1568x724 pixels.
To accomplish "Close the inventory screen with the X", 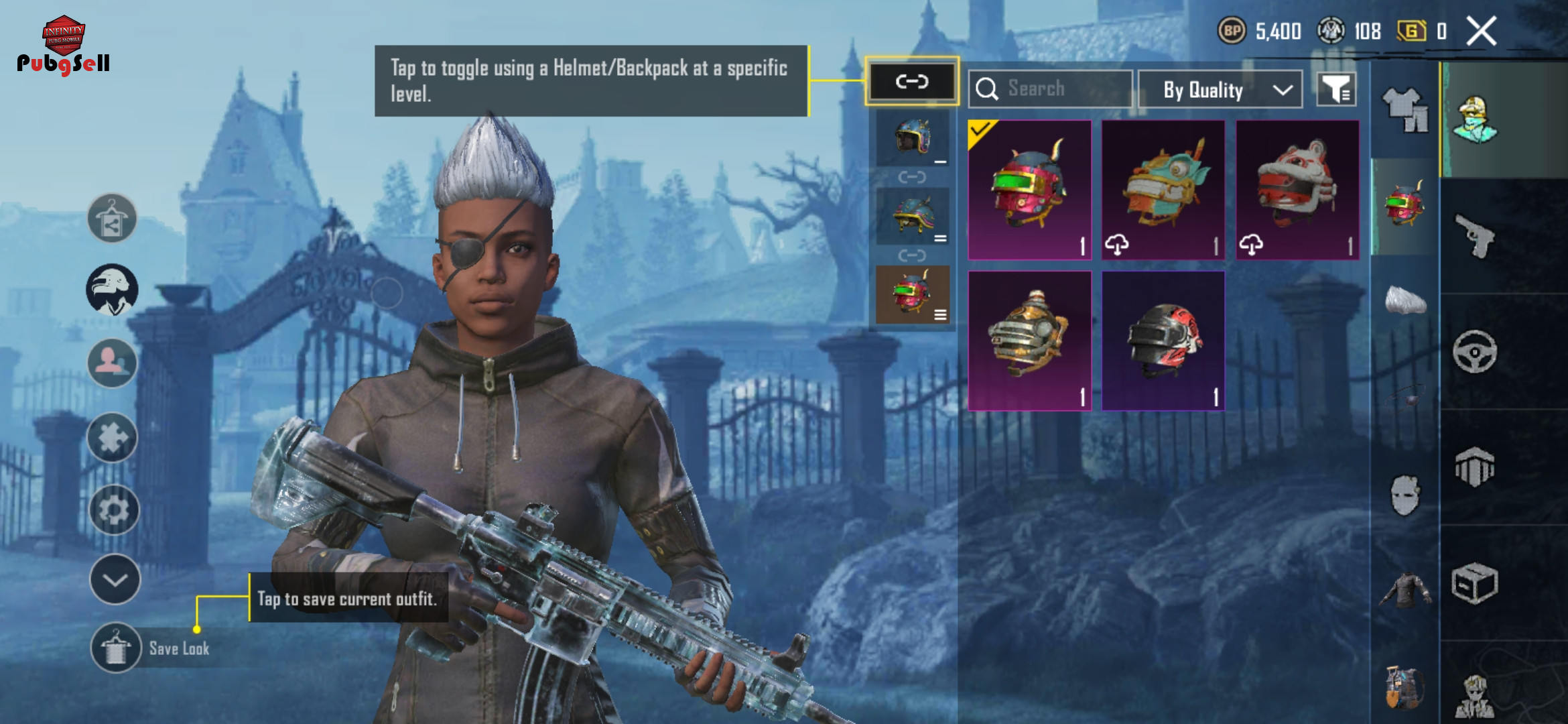I will pyautogui.click(x=1481, y=32).
